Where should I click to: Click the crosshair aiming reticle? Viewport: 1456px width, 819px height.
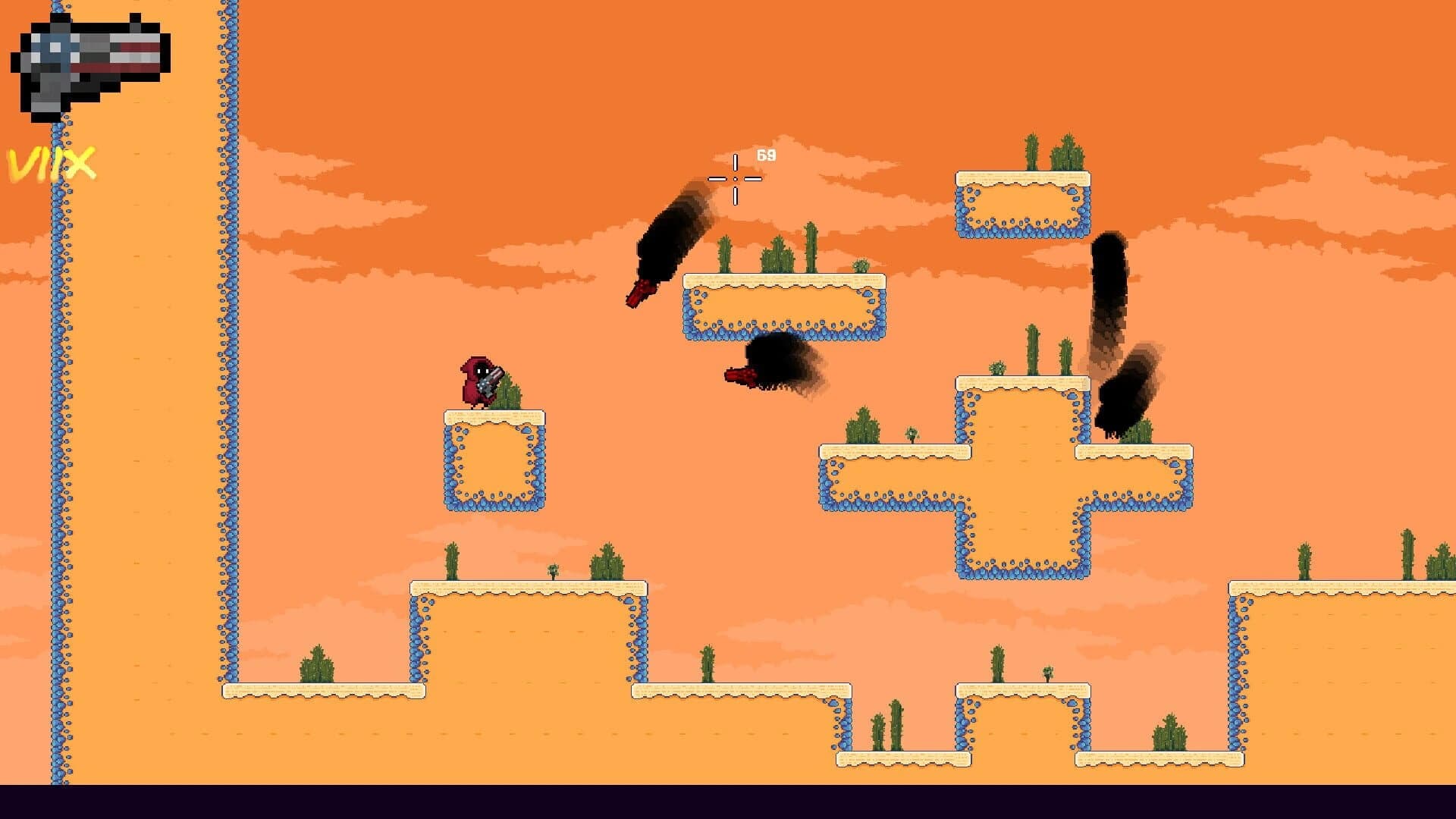pos(734,178)
